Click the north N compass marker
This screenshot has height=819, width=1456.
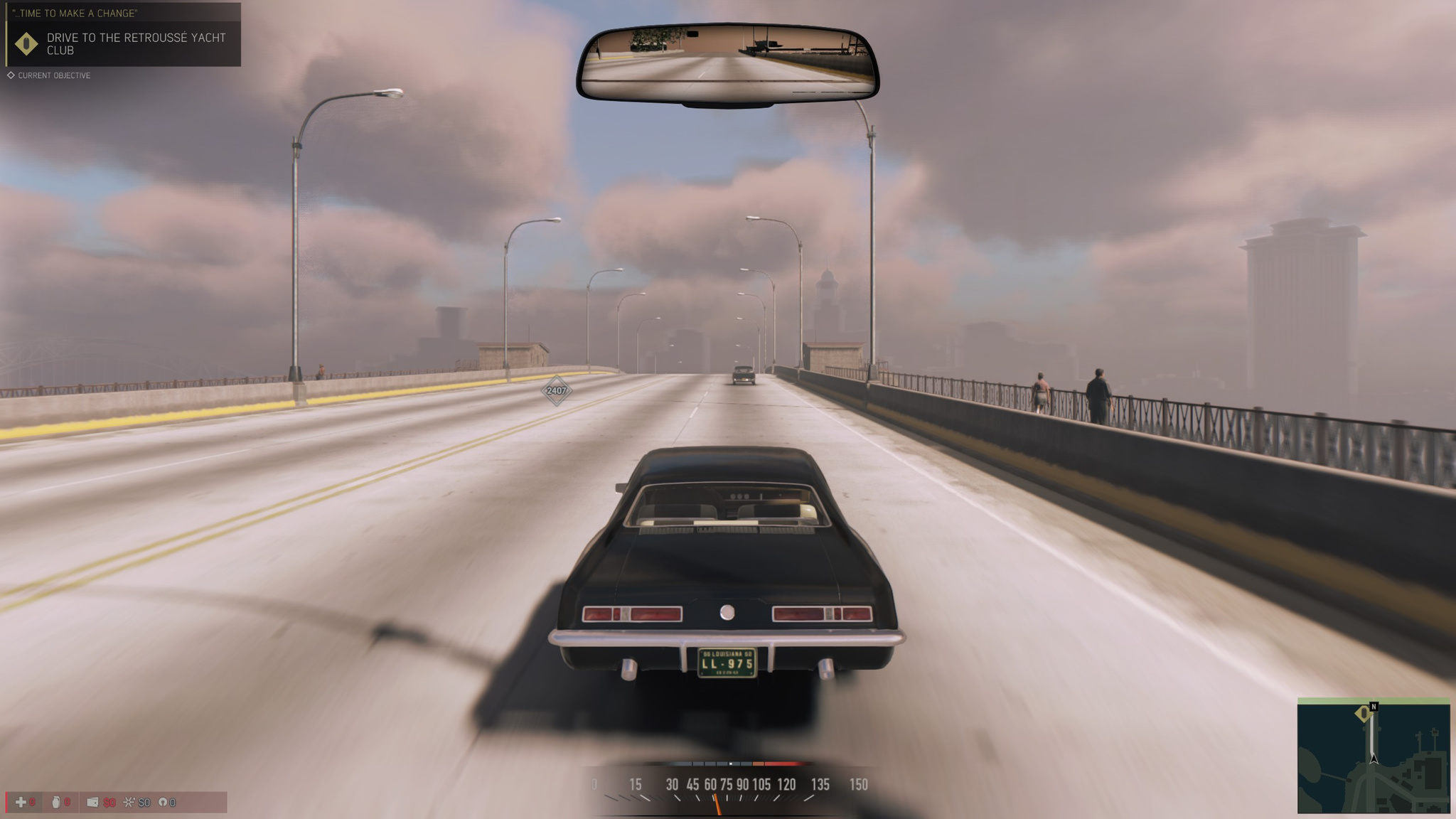point(1374,707)
